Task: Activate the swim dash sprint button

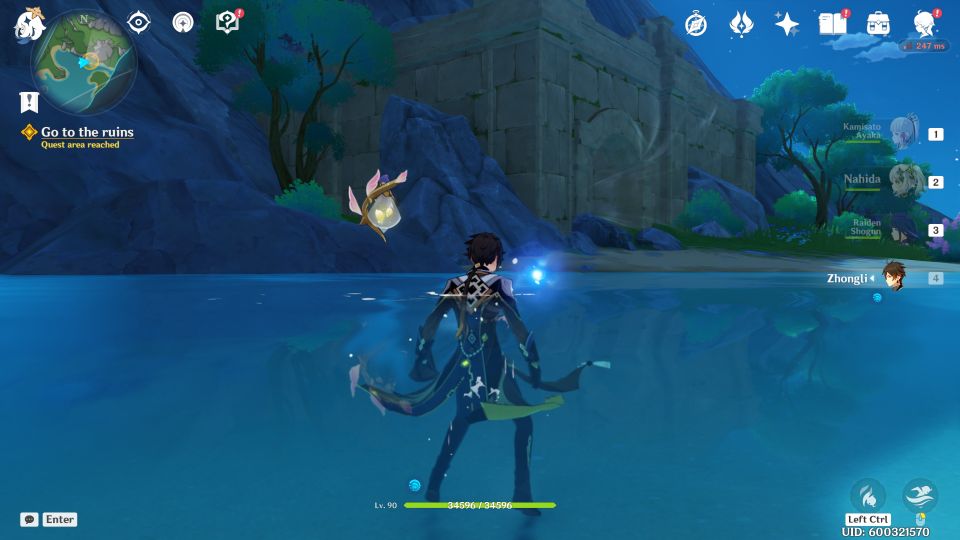Action: click(920, 495)
